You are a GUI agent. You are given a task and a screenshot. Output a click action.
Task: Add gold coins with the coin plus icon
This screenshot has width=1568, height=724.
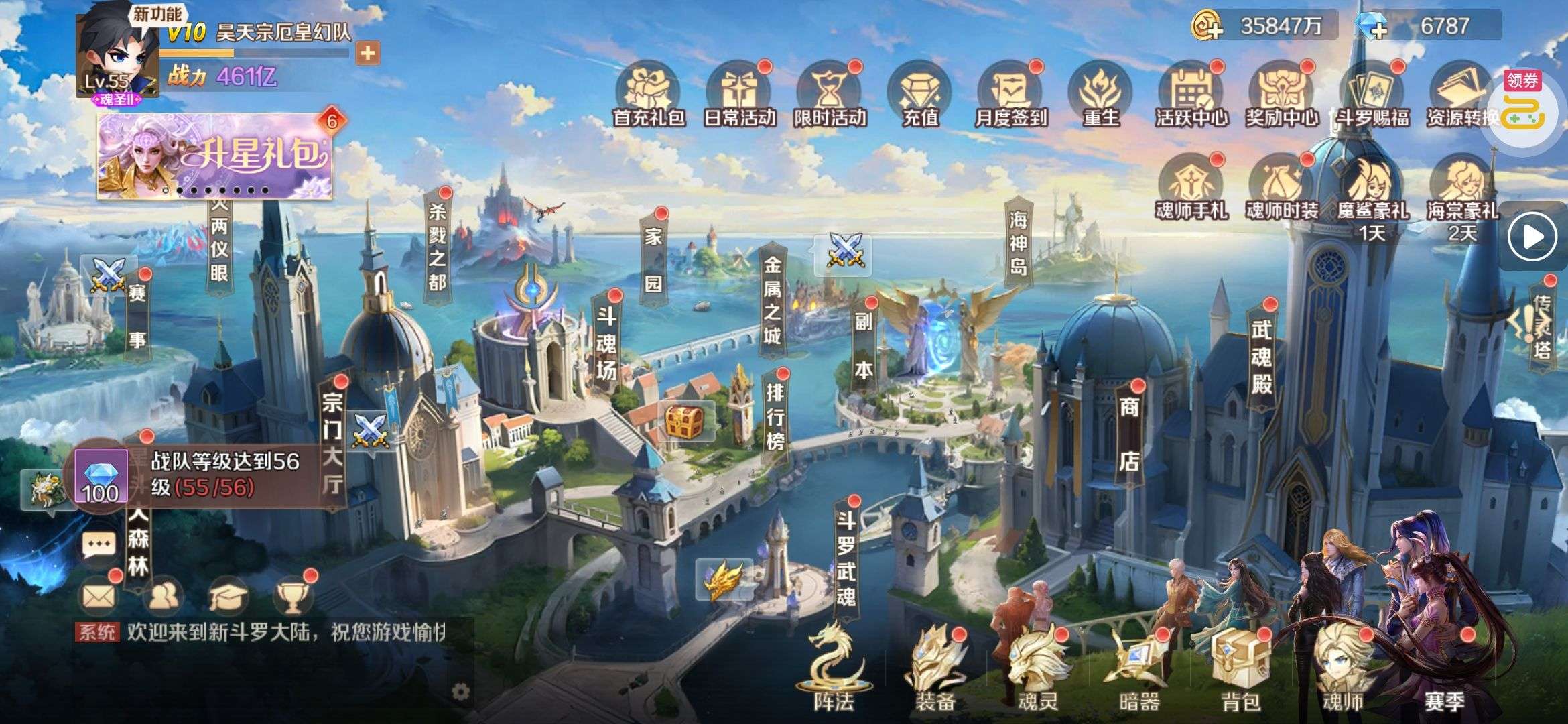[x=1207, y=27]
